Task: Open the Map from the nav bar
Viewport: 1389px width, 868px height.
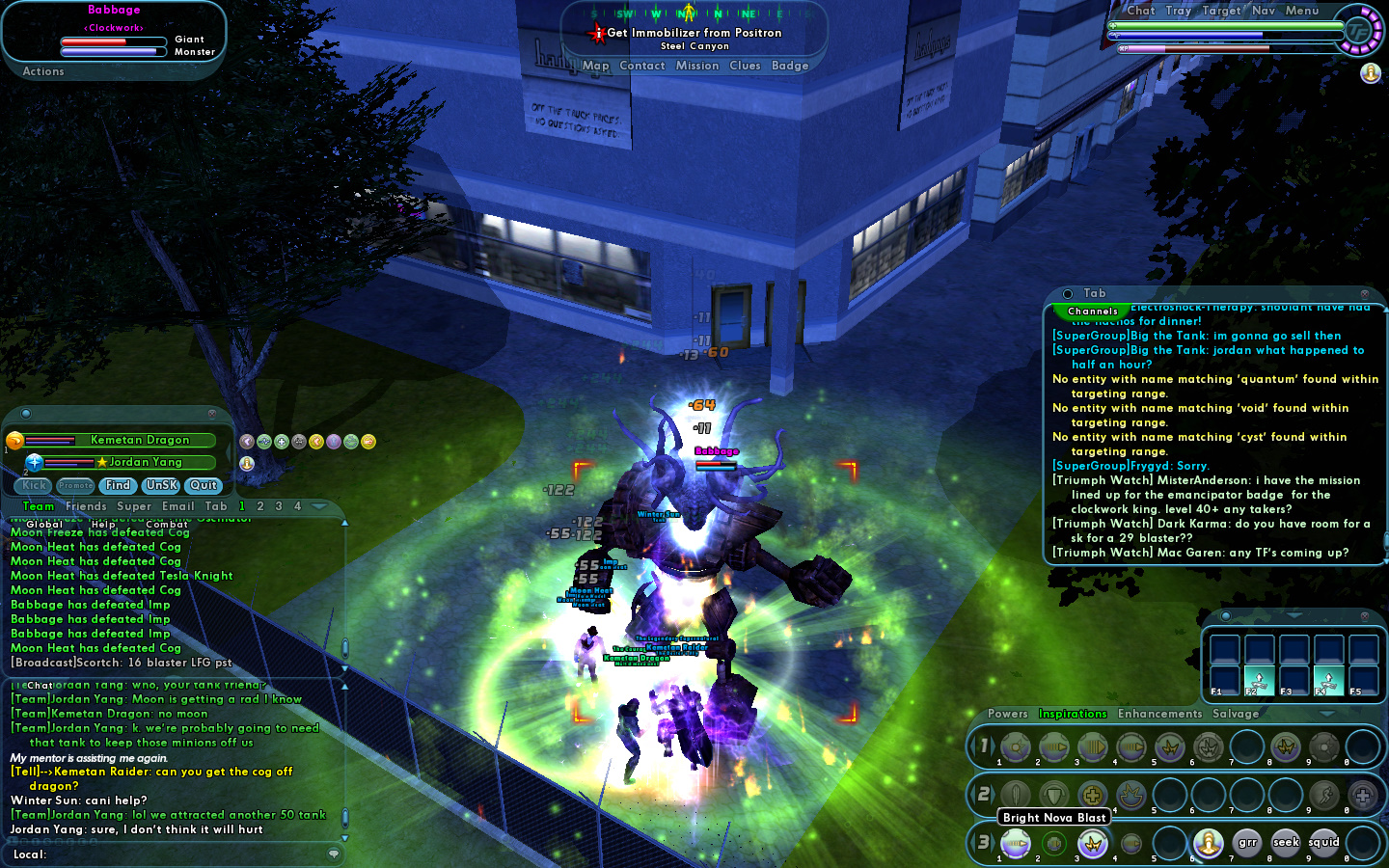Action: (x=595, y=66)
